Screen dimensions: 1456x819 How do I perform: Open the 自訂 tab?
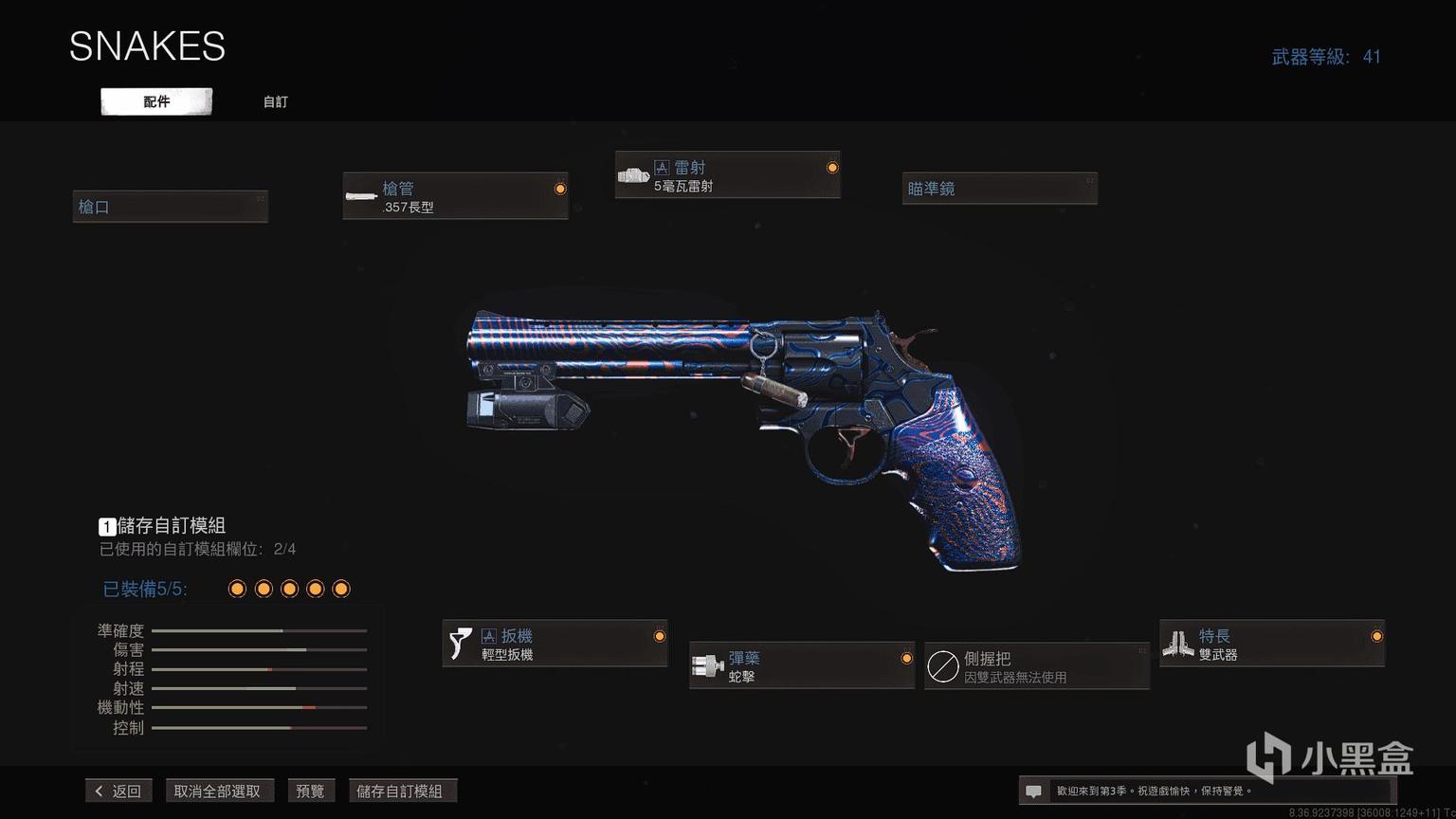(x=275, y=101)
